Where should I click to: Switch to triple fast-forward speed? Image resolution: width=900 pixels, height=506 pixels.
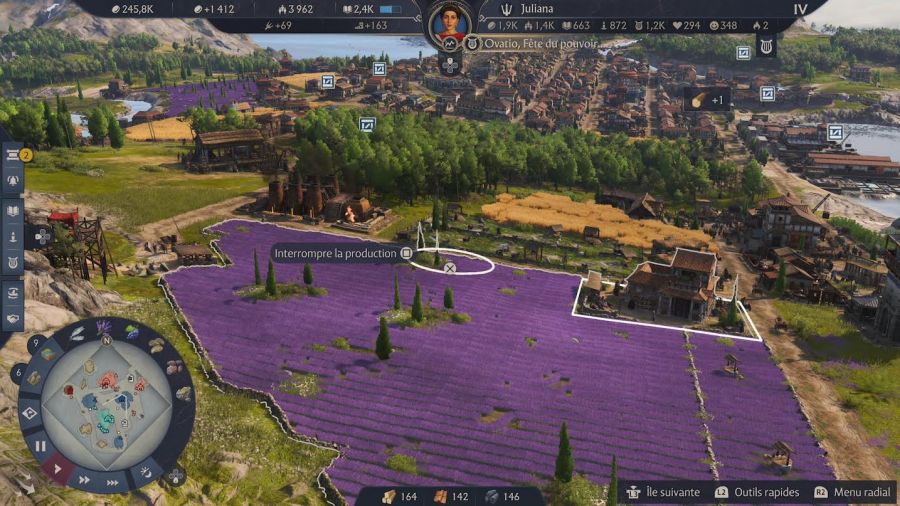[113, 482]
